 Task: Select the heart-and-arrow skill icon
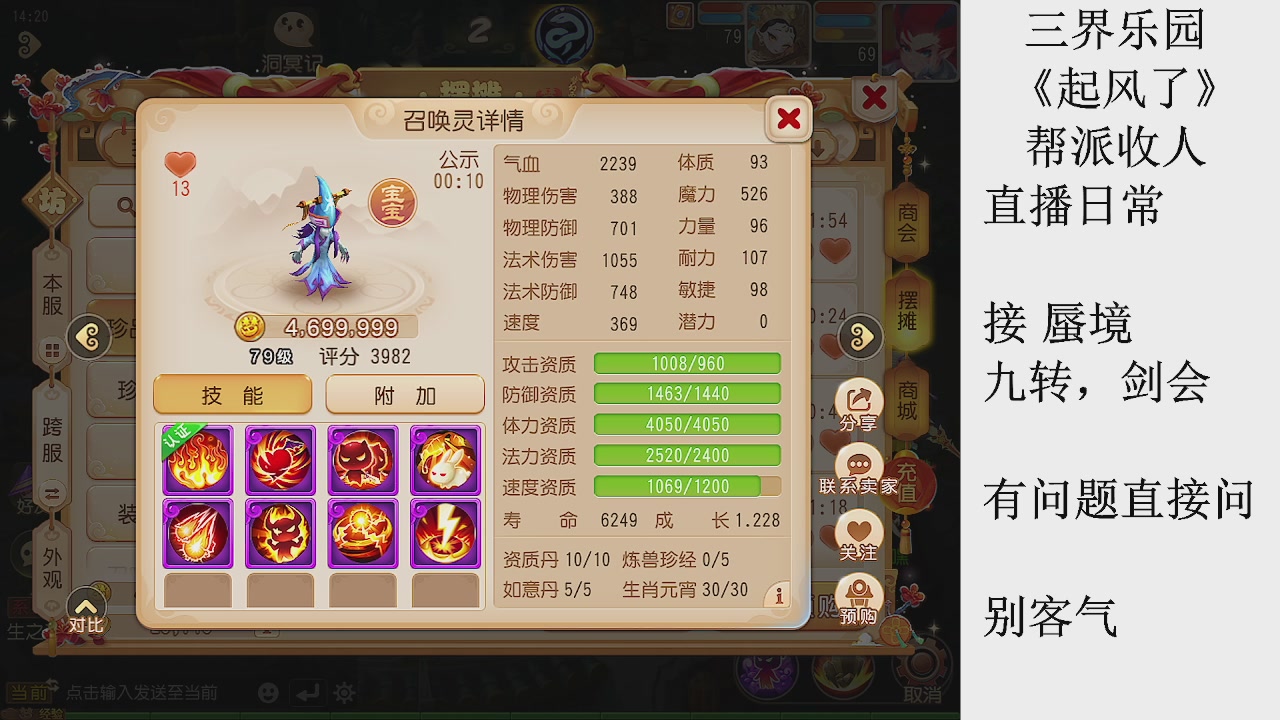tap(280, 460)
